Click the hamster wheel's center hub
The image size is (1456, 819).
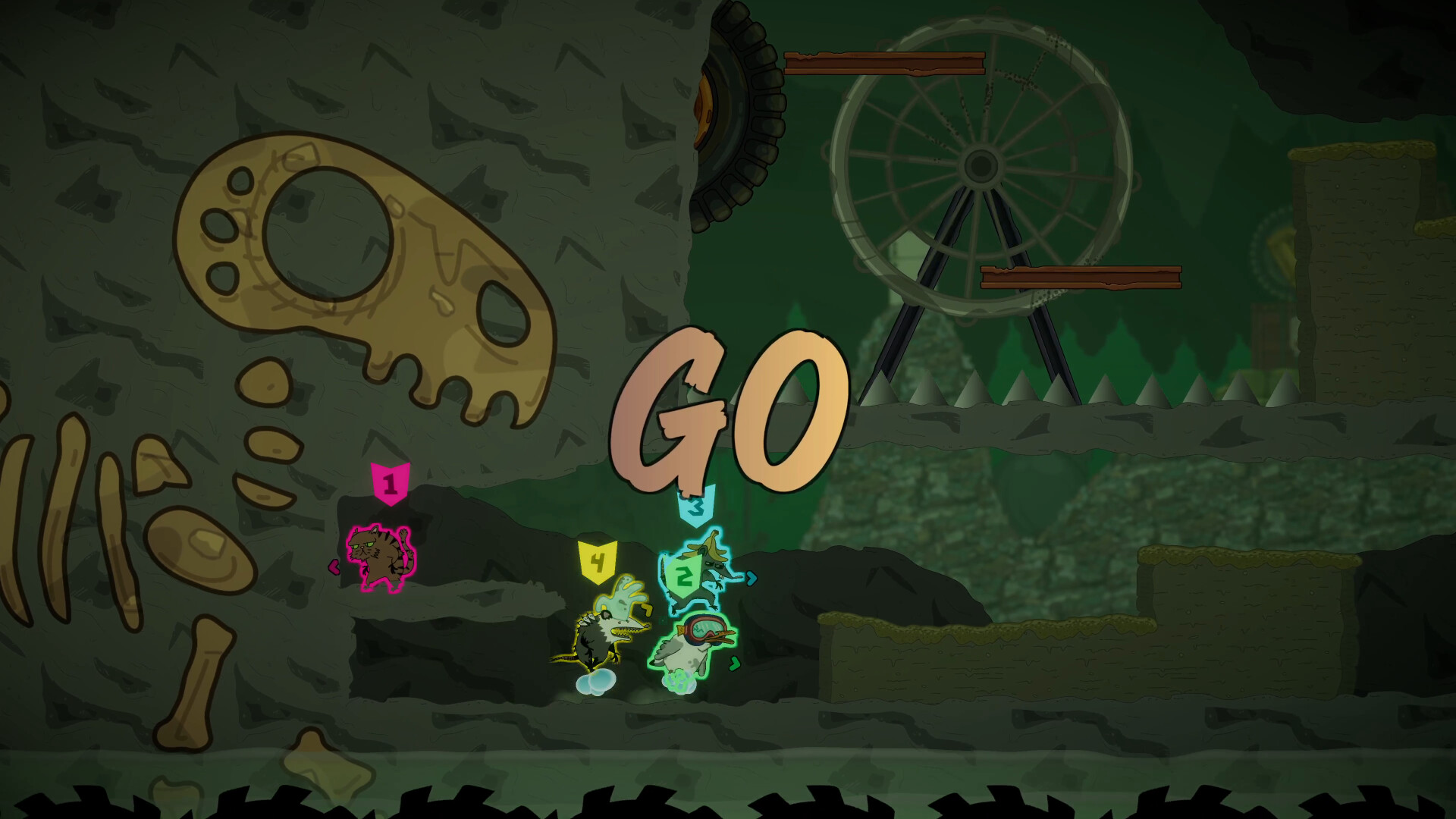tap(982, 165)
